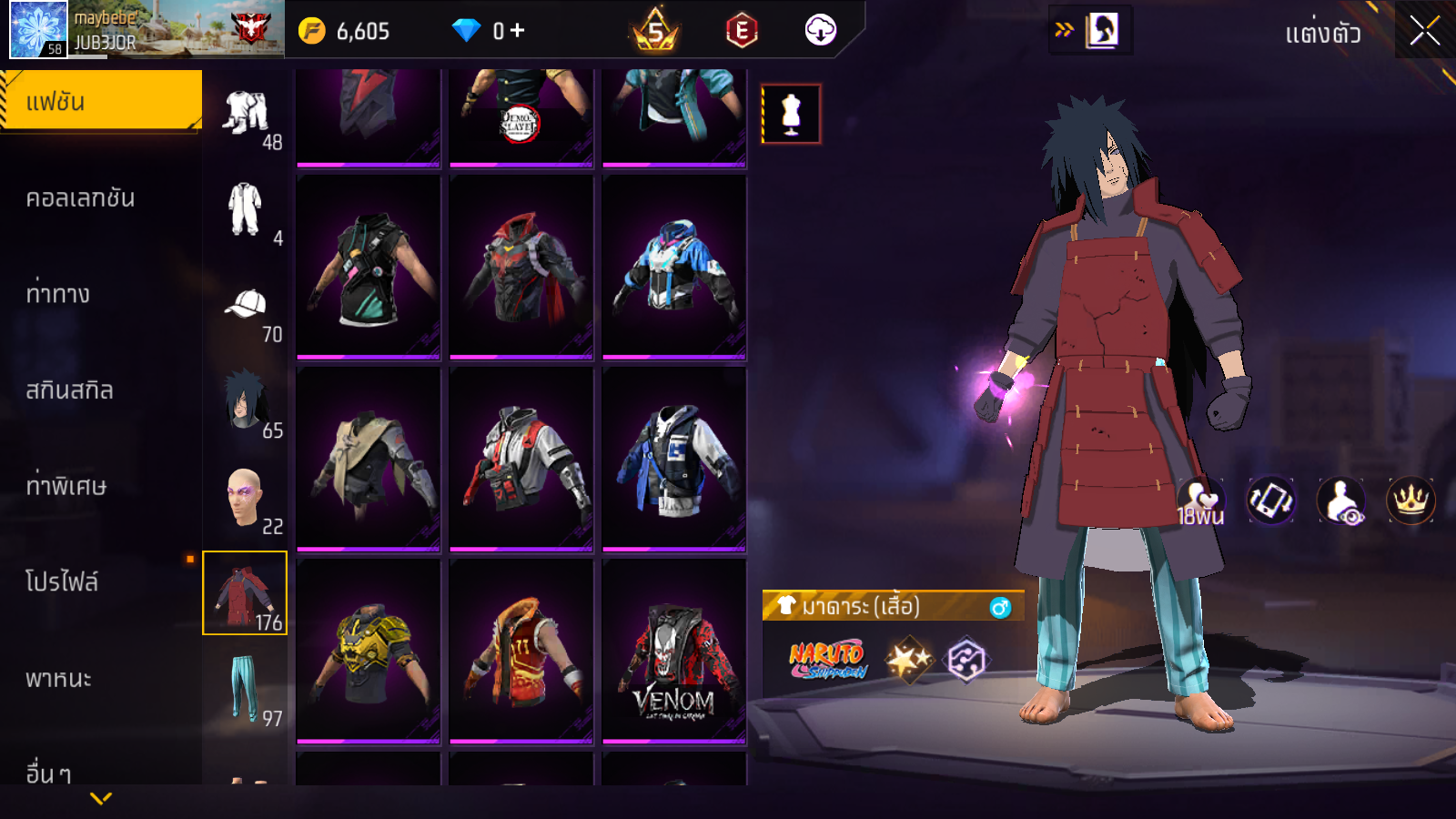Open the แฟชัน fashion tab

[100, 101]
